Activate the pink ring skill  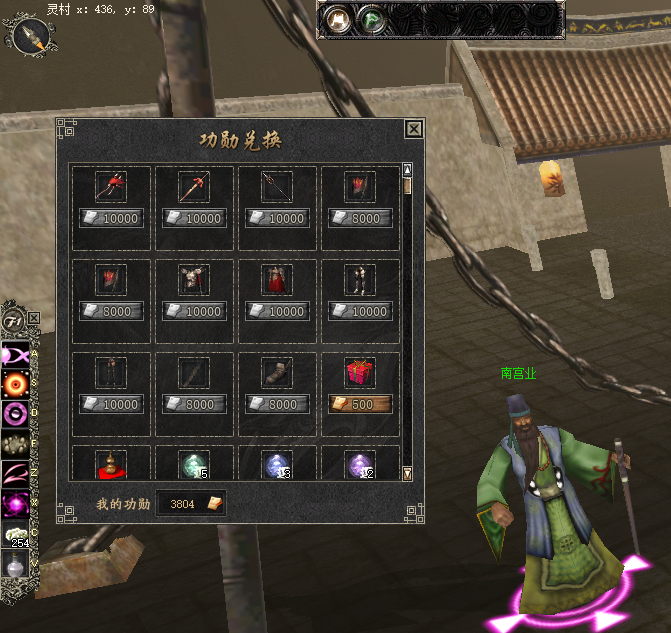pos(15,413)
